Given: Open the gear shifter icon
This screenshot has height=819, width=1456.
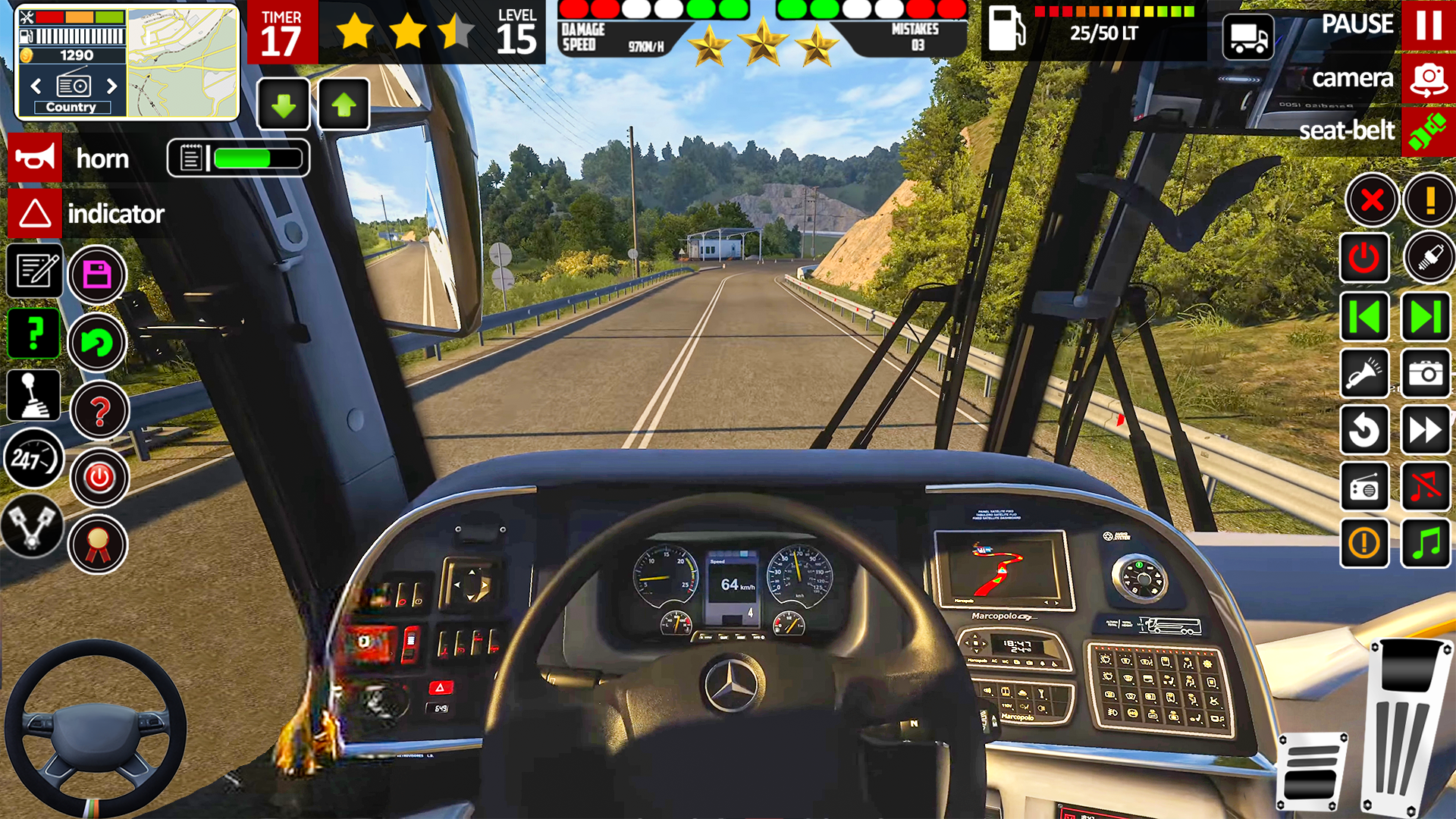Looking at the screenshot, I should click(x=34, y=395).
